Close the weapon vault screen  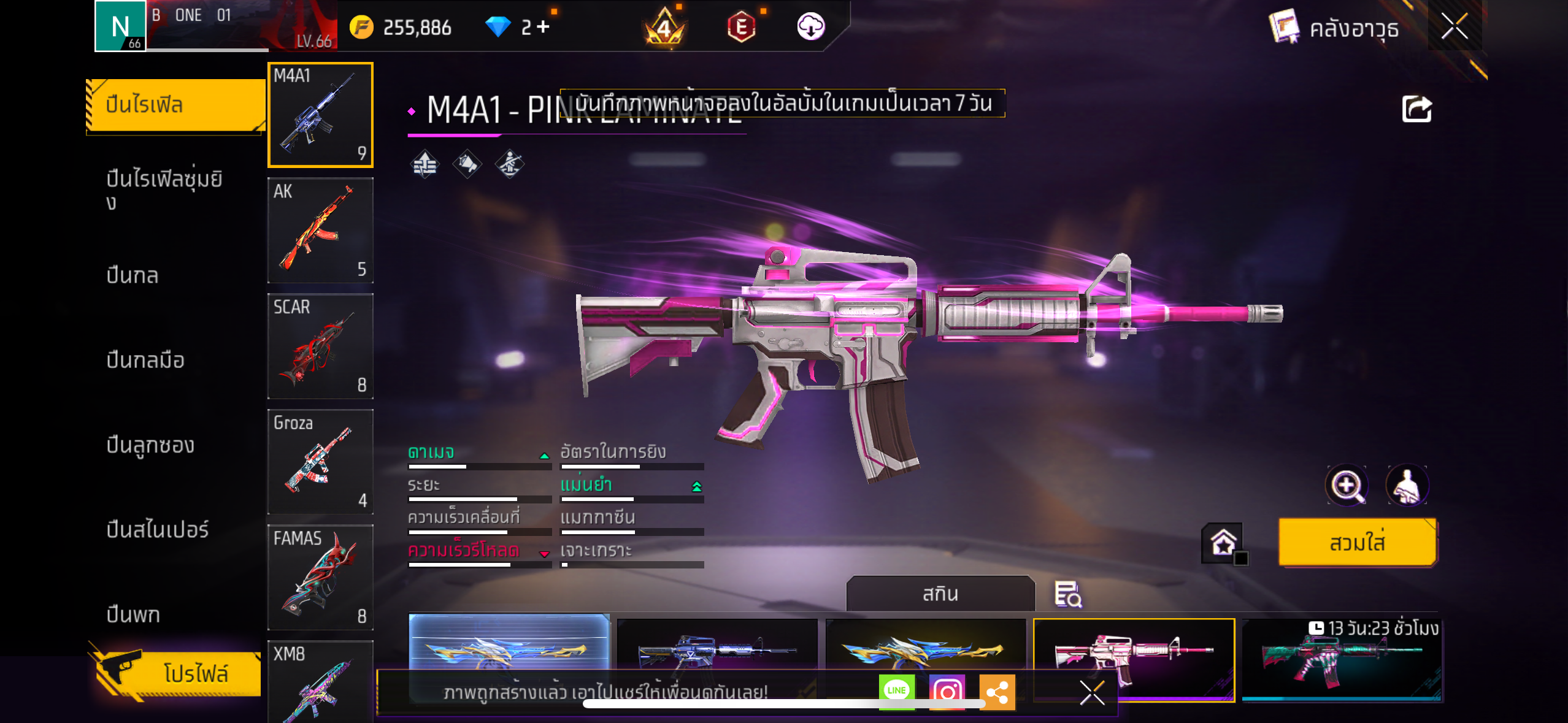click(x=1454, y=27)
